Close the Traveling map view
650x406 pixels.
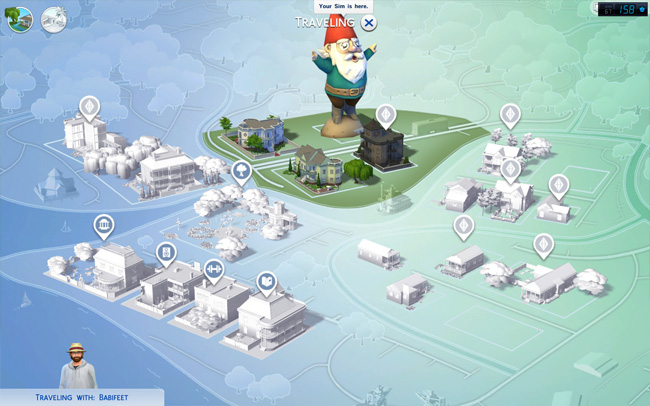pyautogui.click(x=369, y=22)
